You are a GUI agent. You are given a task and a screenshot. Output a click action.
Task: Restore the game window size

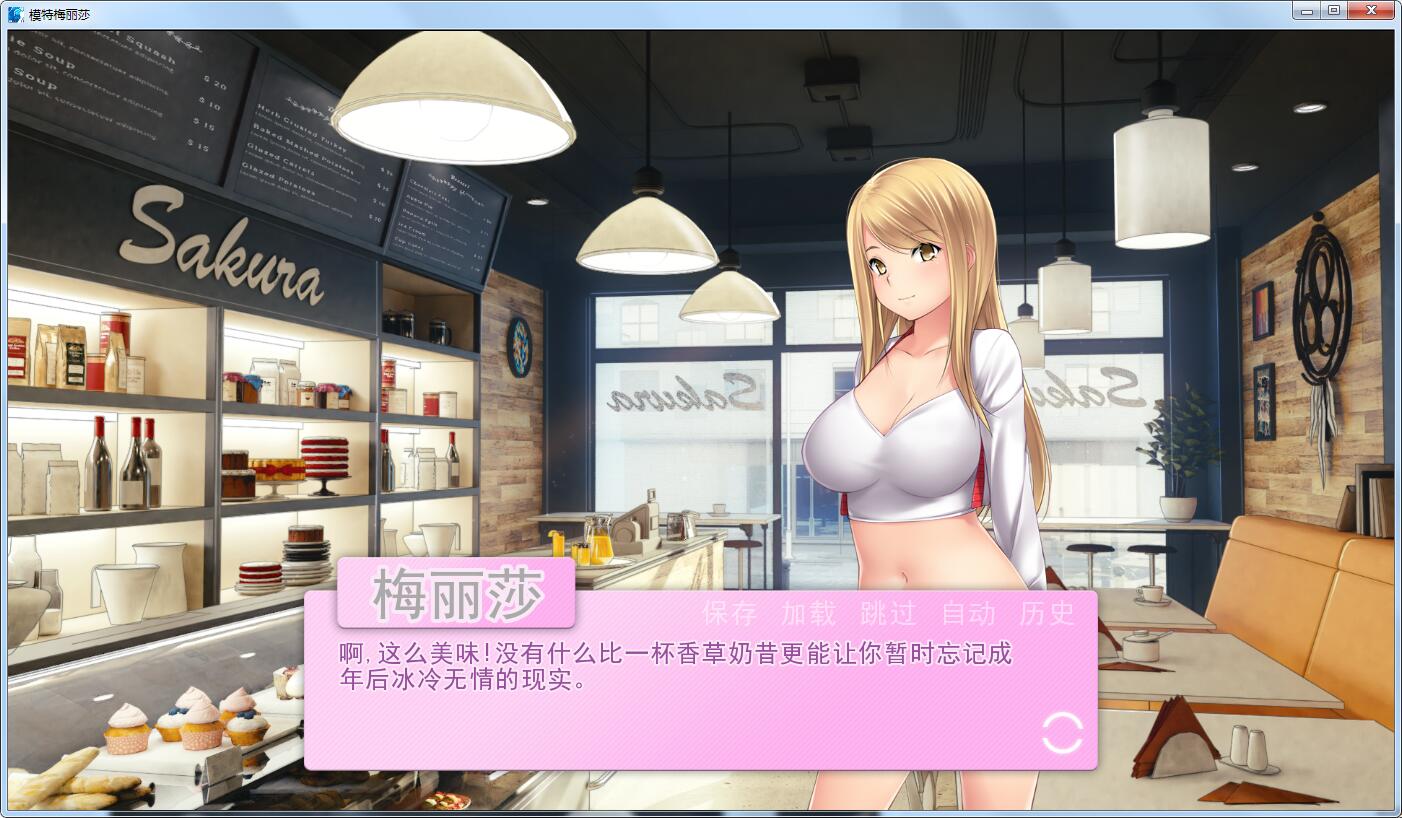[x=1333, y=10]
